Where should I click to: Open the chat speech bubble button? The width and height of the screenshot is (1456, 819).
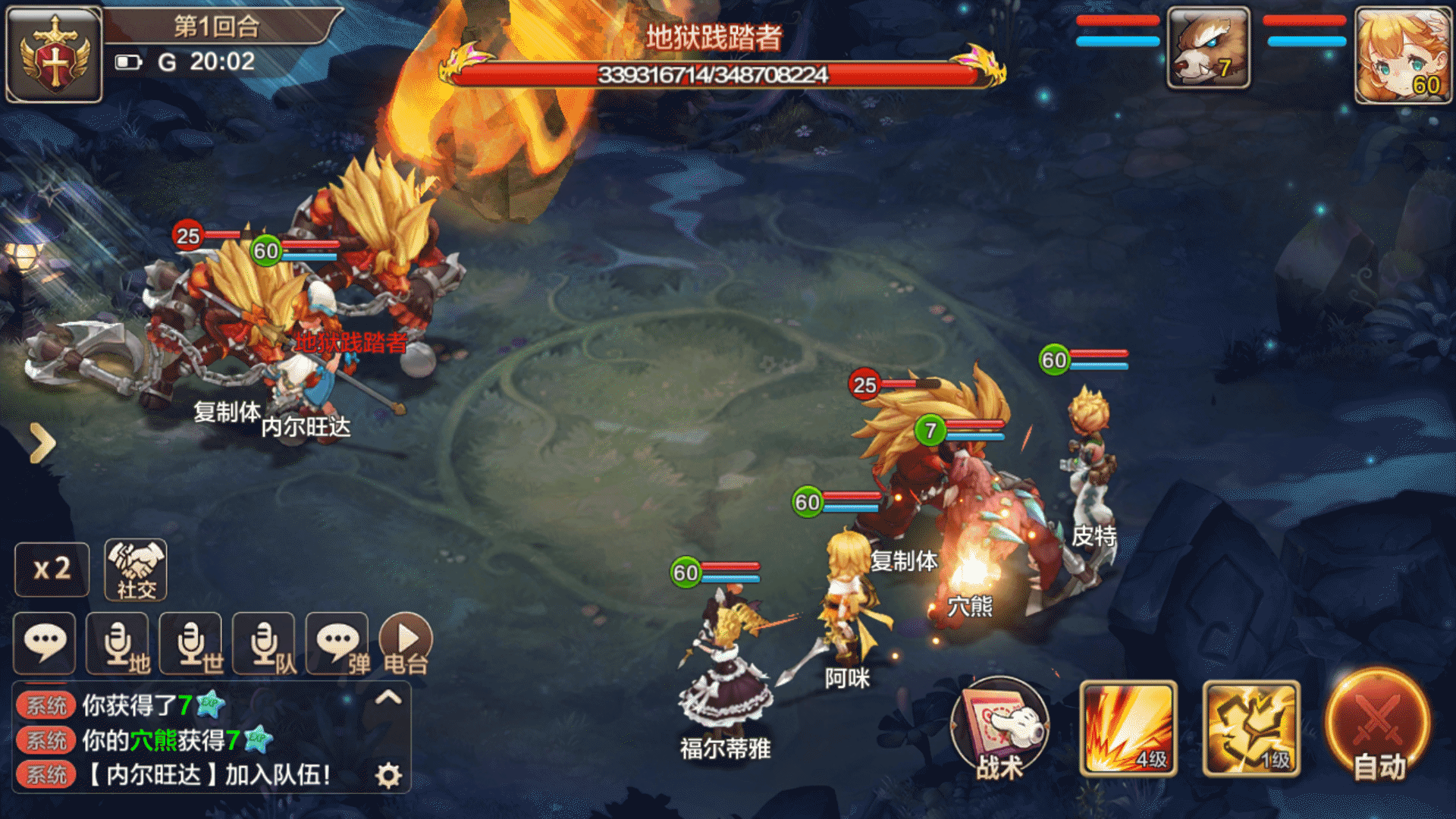(x=45, y=643)
